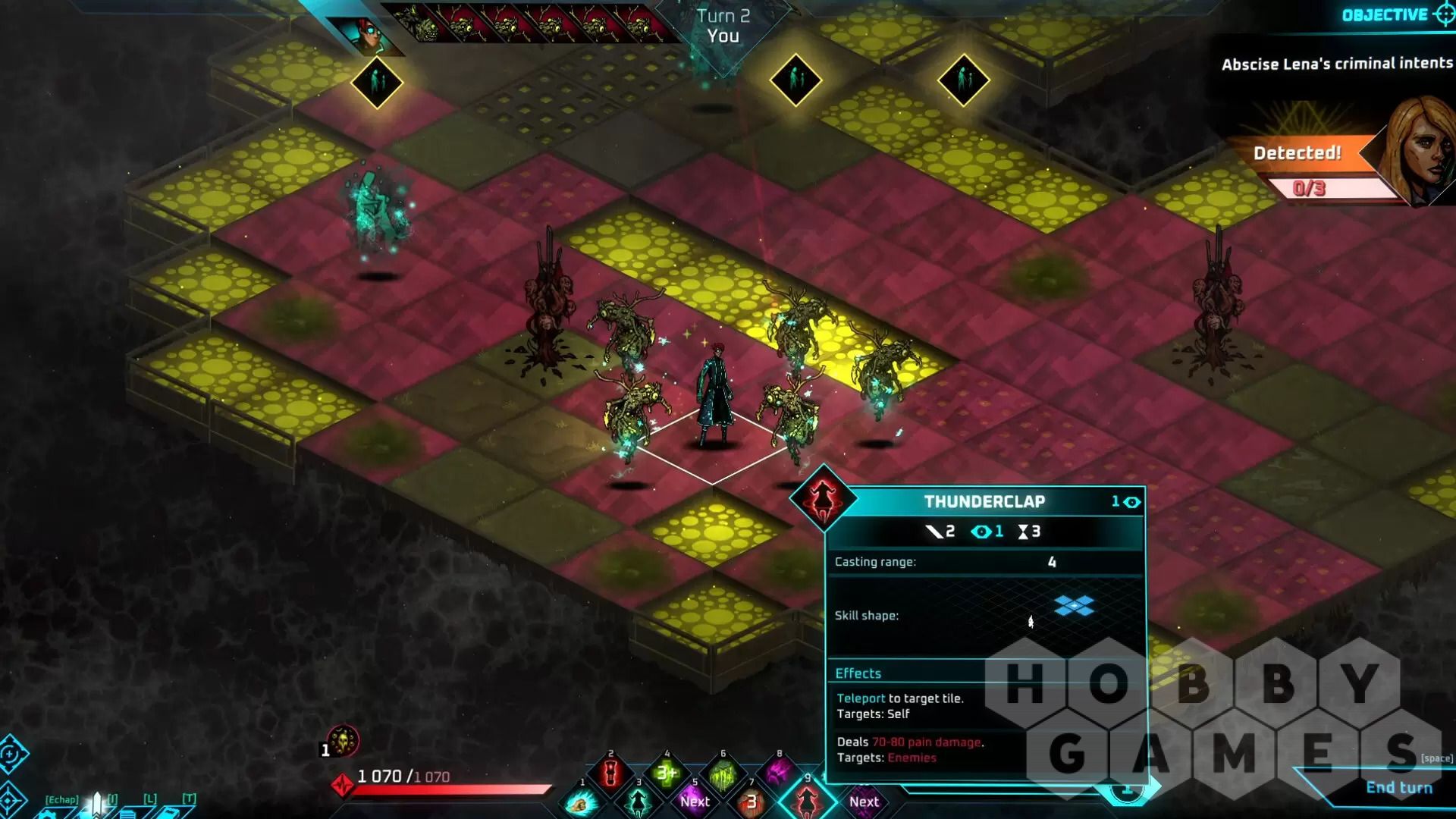Open the settings gear menu
Image resolution: width=1456 pixels, height=819 pixels.
tap(48, 814)
